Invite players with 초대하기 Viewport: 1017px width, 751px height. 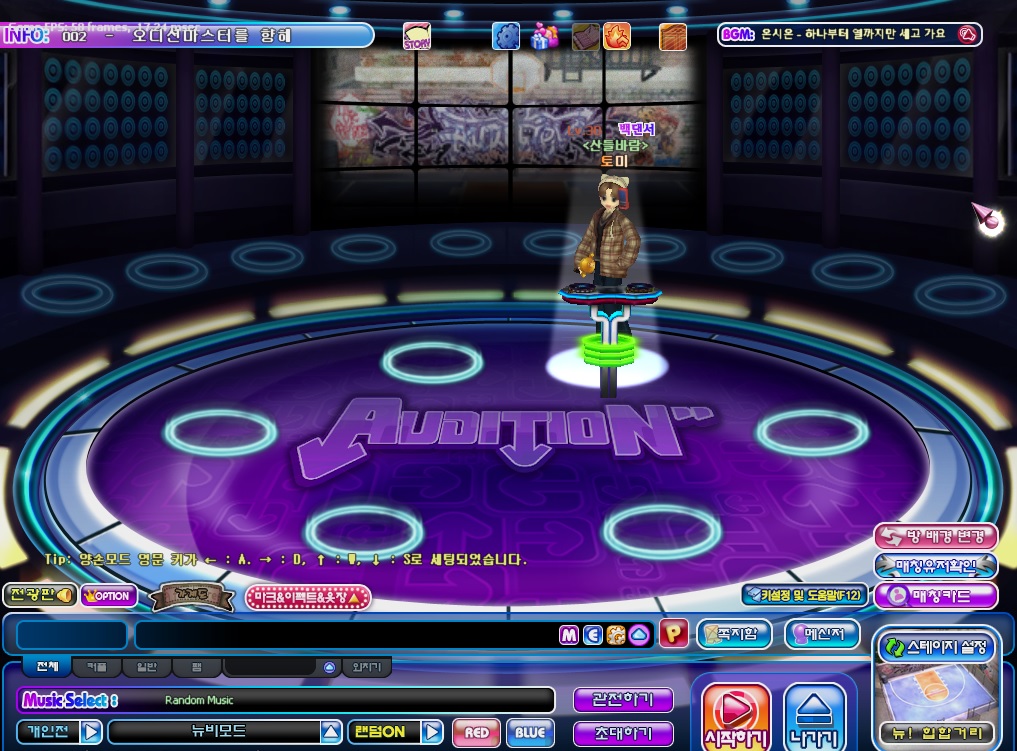[622, 733]
